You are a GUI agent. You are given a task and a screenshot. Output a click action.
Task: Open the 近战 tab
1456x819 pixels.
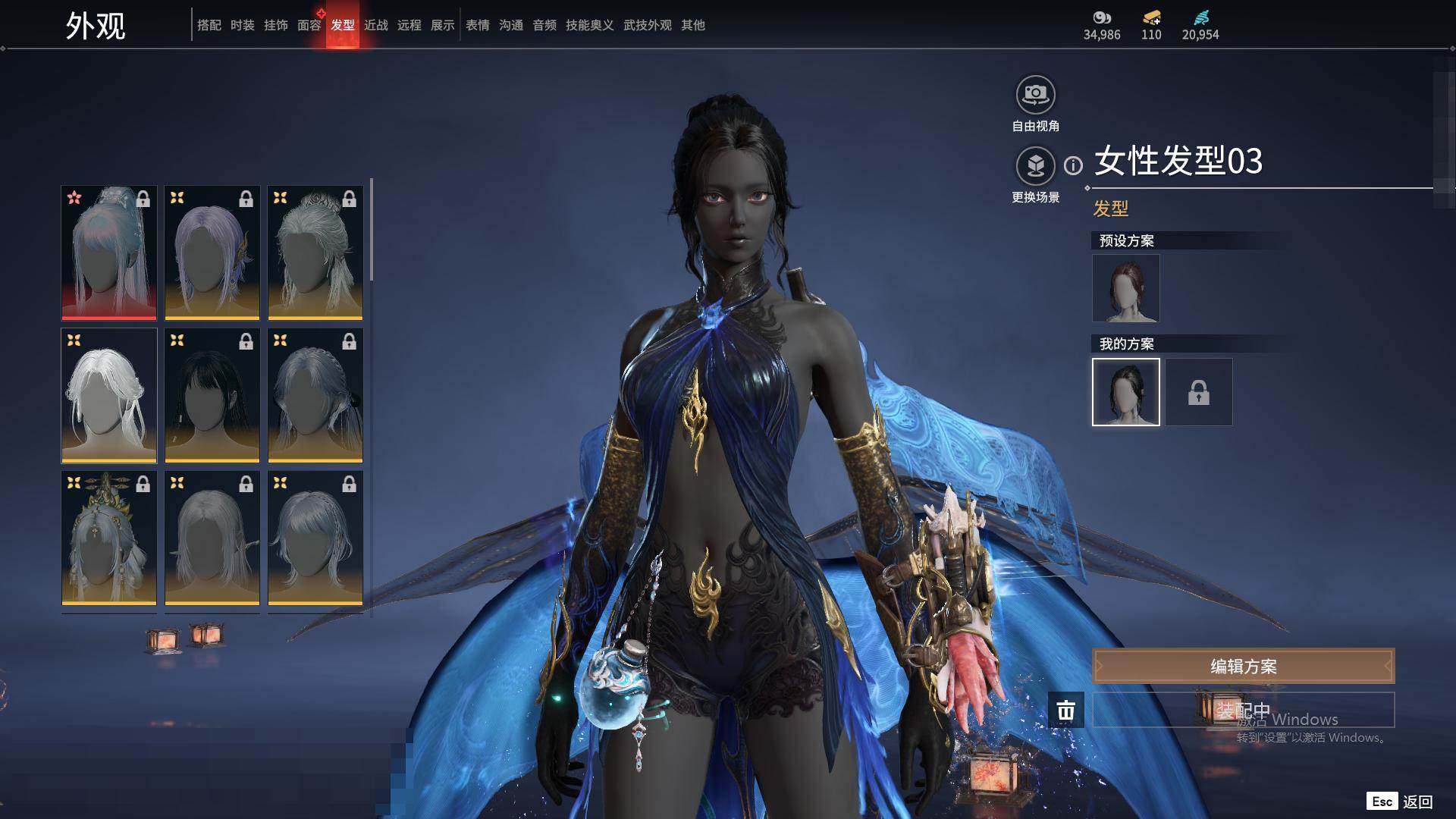point(375,25)
